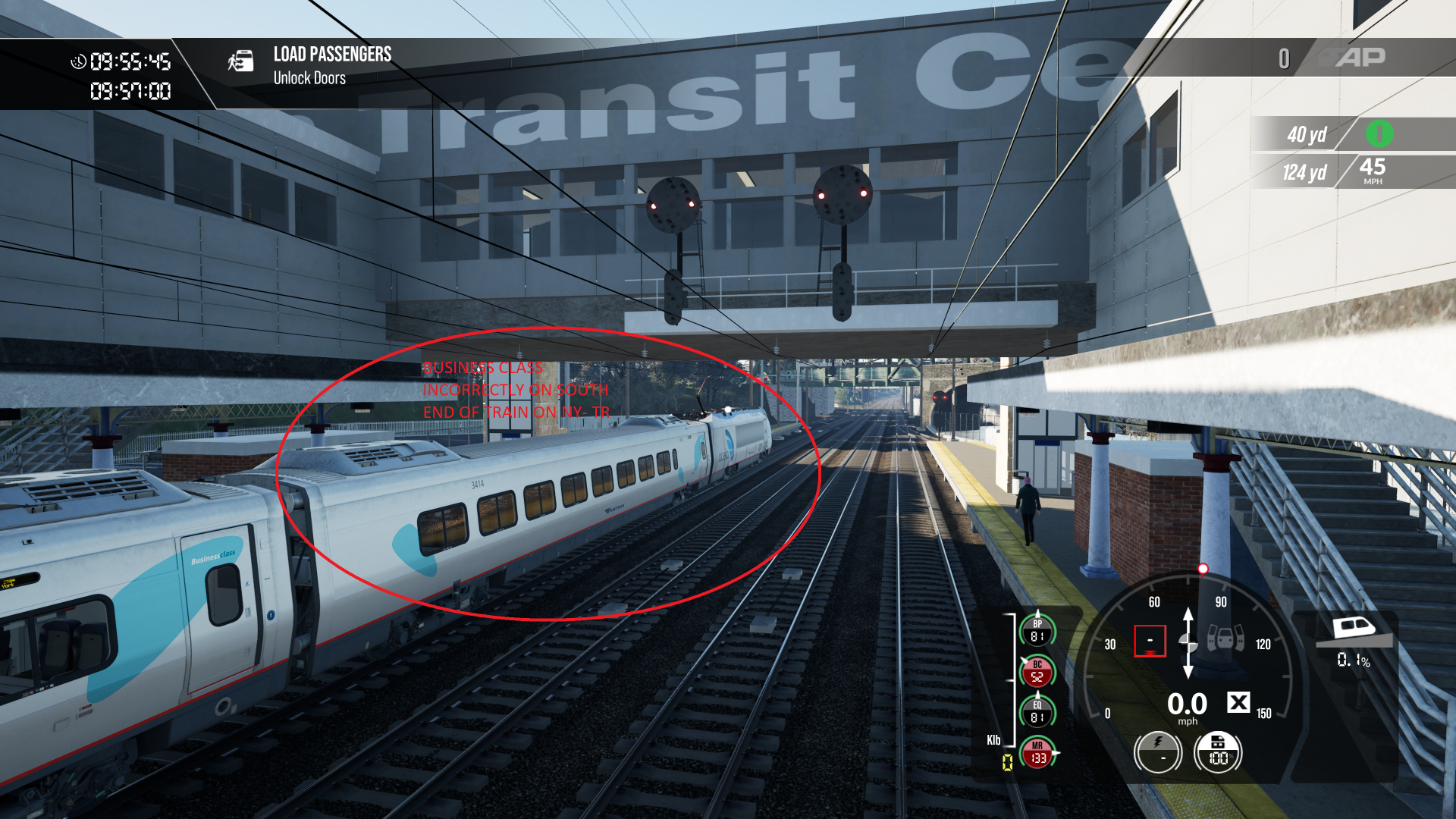Image resolution: width=1456 pixels, height=819 pixels.
Task: Select the green next-signal indicator
Action: tap(1379, 134)
